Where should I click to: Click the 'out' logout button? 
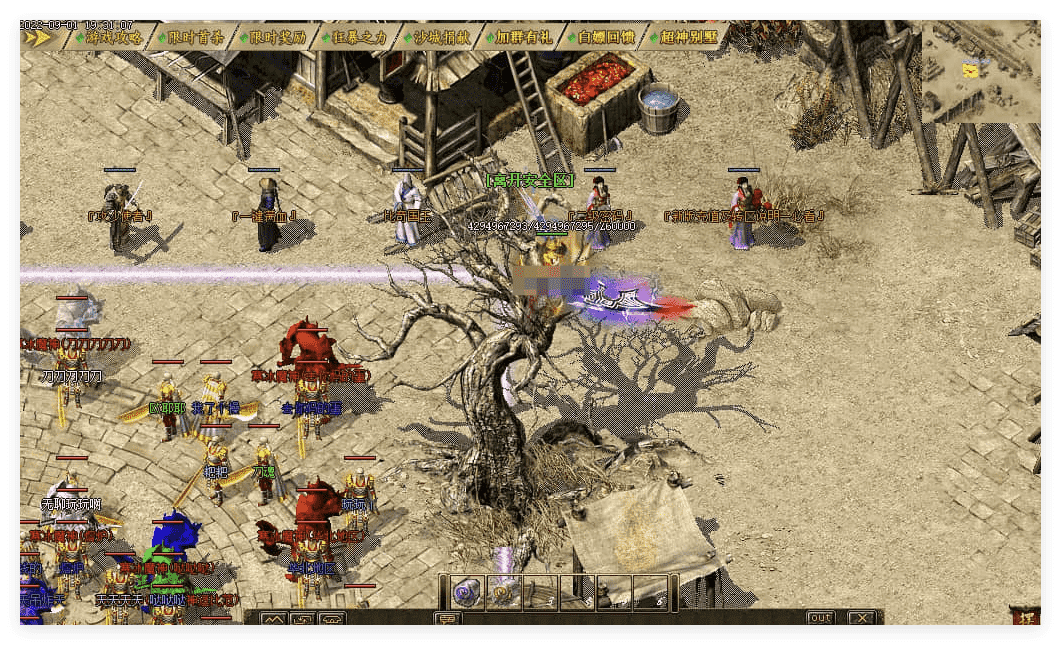pos(820,618)
